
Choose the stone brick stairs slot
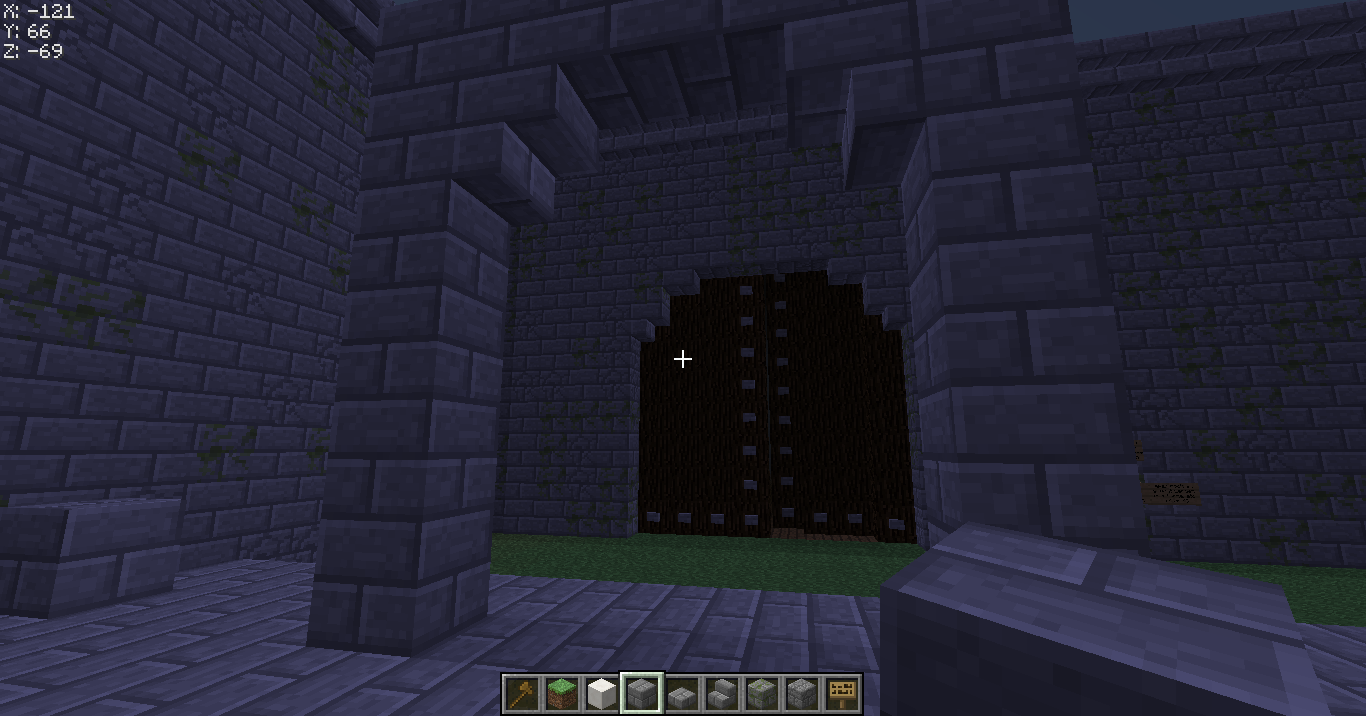pyautogui.click(x=722, y=693)
